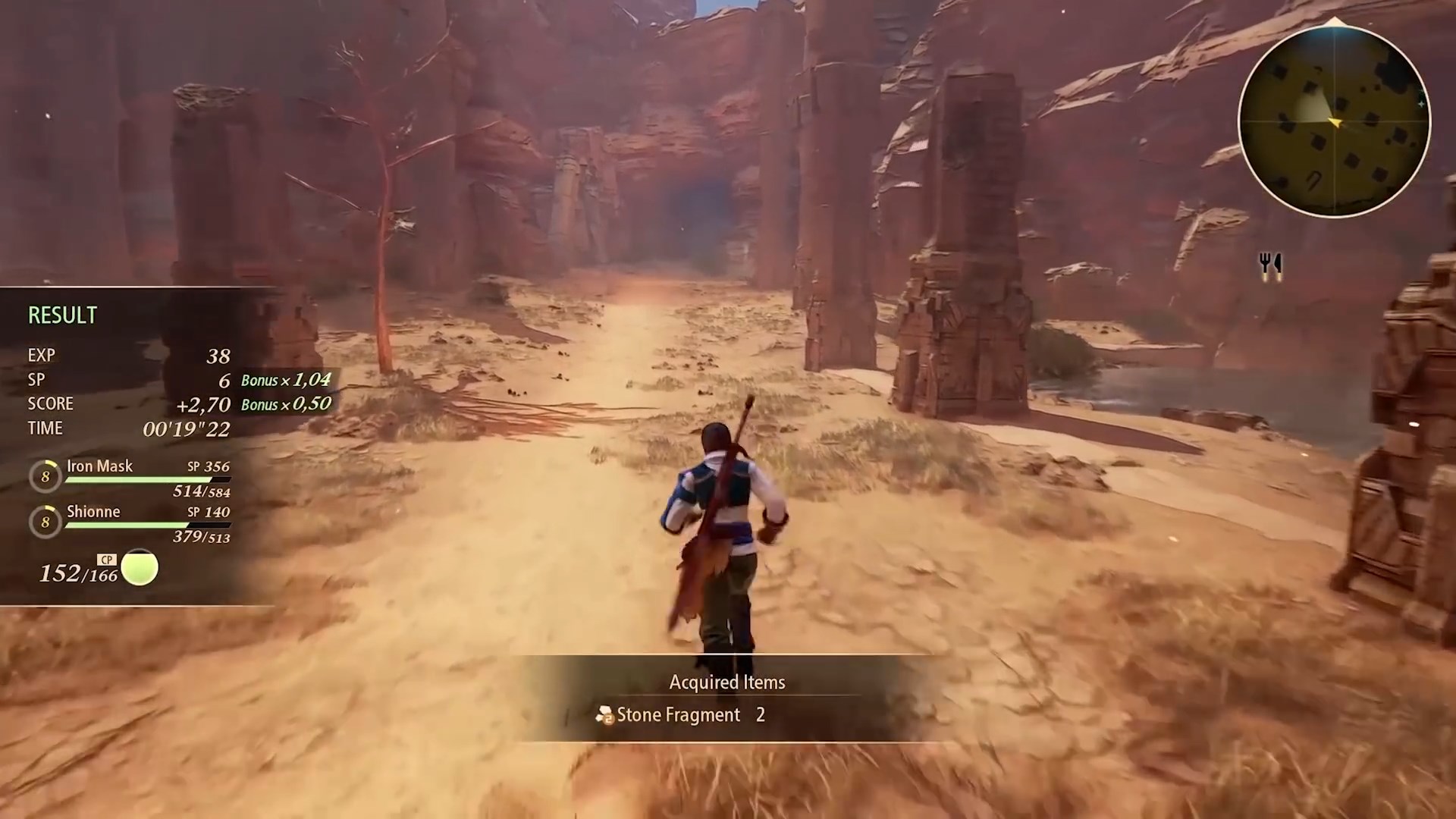This screenshot has height=819, width=1456.
Task: Click the CP orb indicator
Action: (140, 567)
